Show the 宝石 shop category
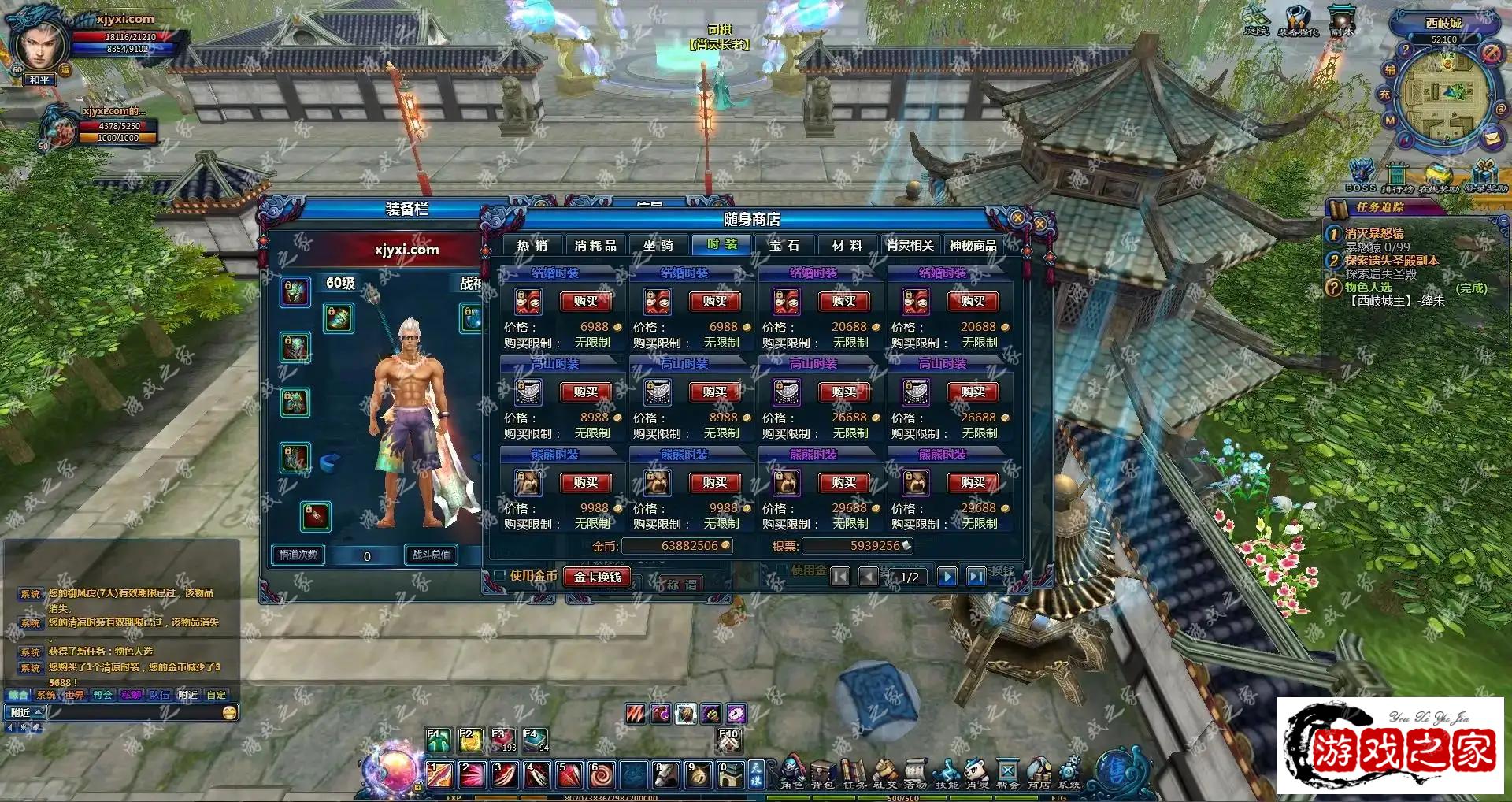This screenshot has height=802, width=1512. [x=784, y=246]
